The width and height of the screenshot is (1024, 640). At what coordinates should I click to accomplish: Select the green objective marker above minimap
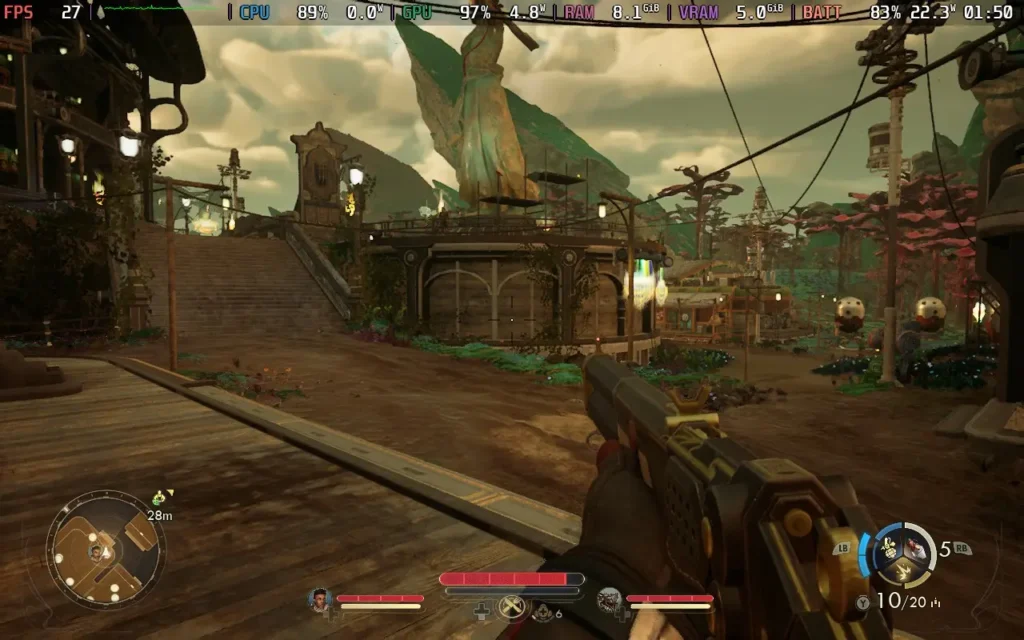coord(159,497)
